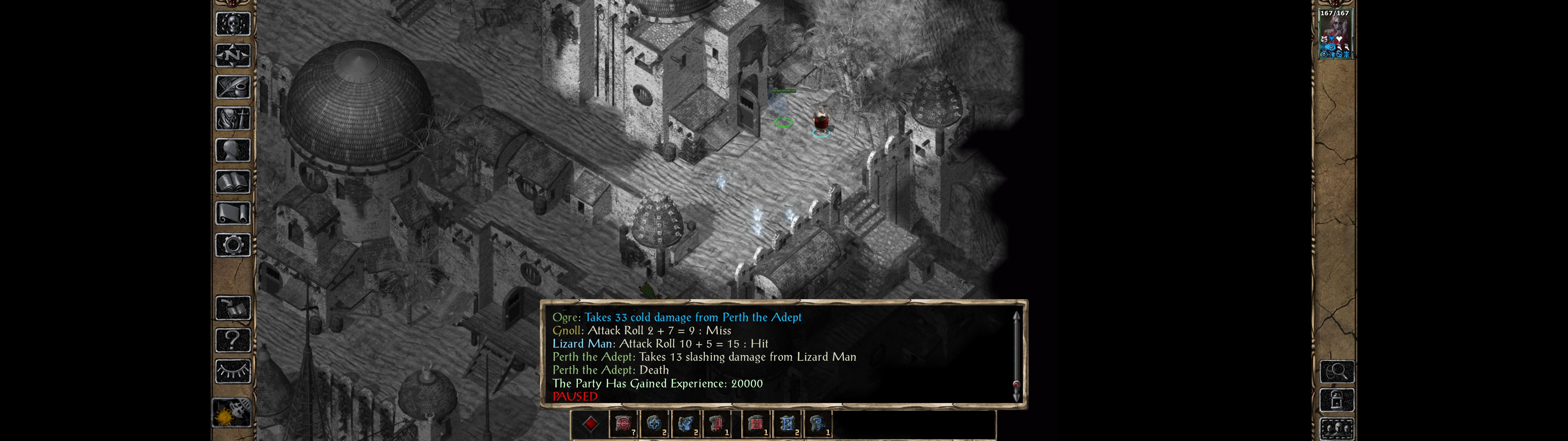Click the skull icon button
1568x441 pixels.
click(x=233, y=24)
